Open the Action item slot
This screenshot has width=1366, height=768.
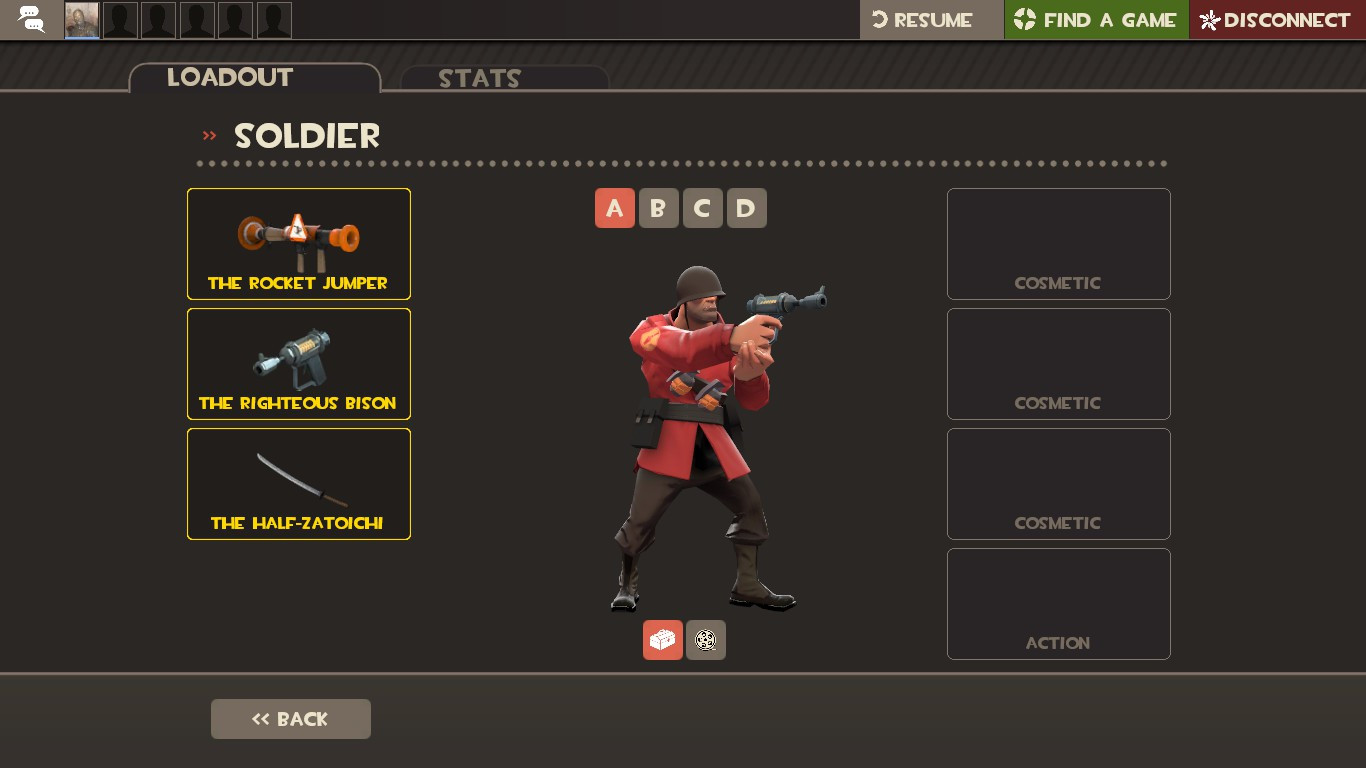pyautogui.click(x=1058, y=604)
